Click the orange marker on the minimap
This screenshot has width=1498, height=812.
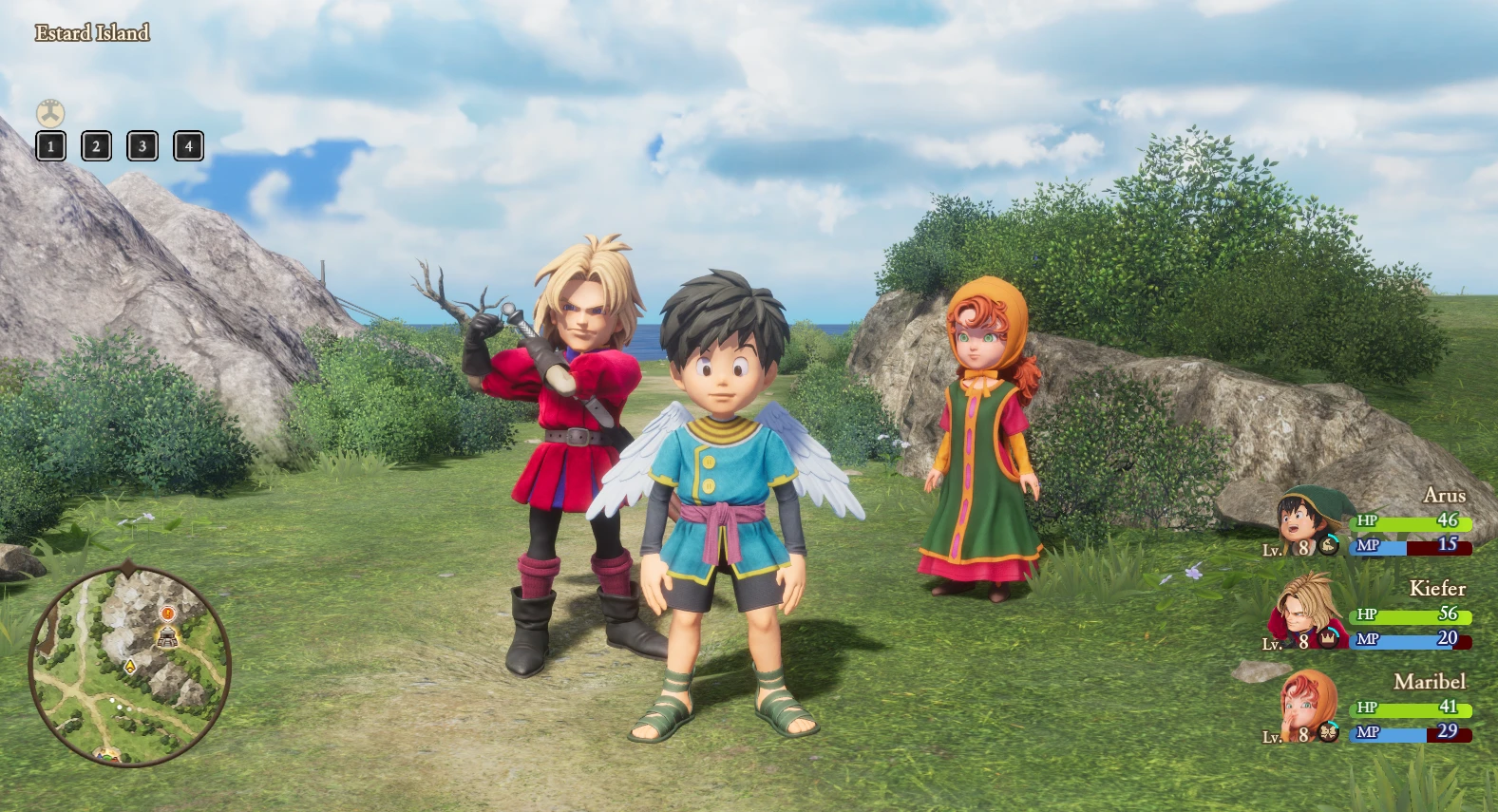pos(167,614)
